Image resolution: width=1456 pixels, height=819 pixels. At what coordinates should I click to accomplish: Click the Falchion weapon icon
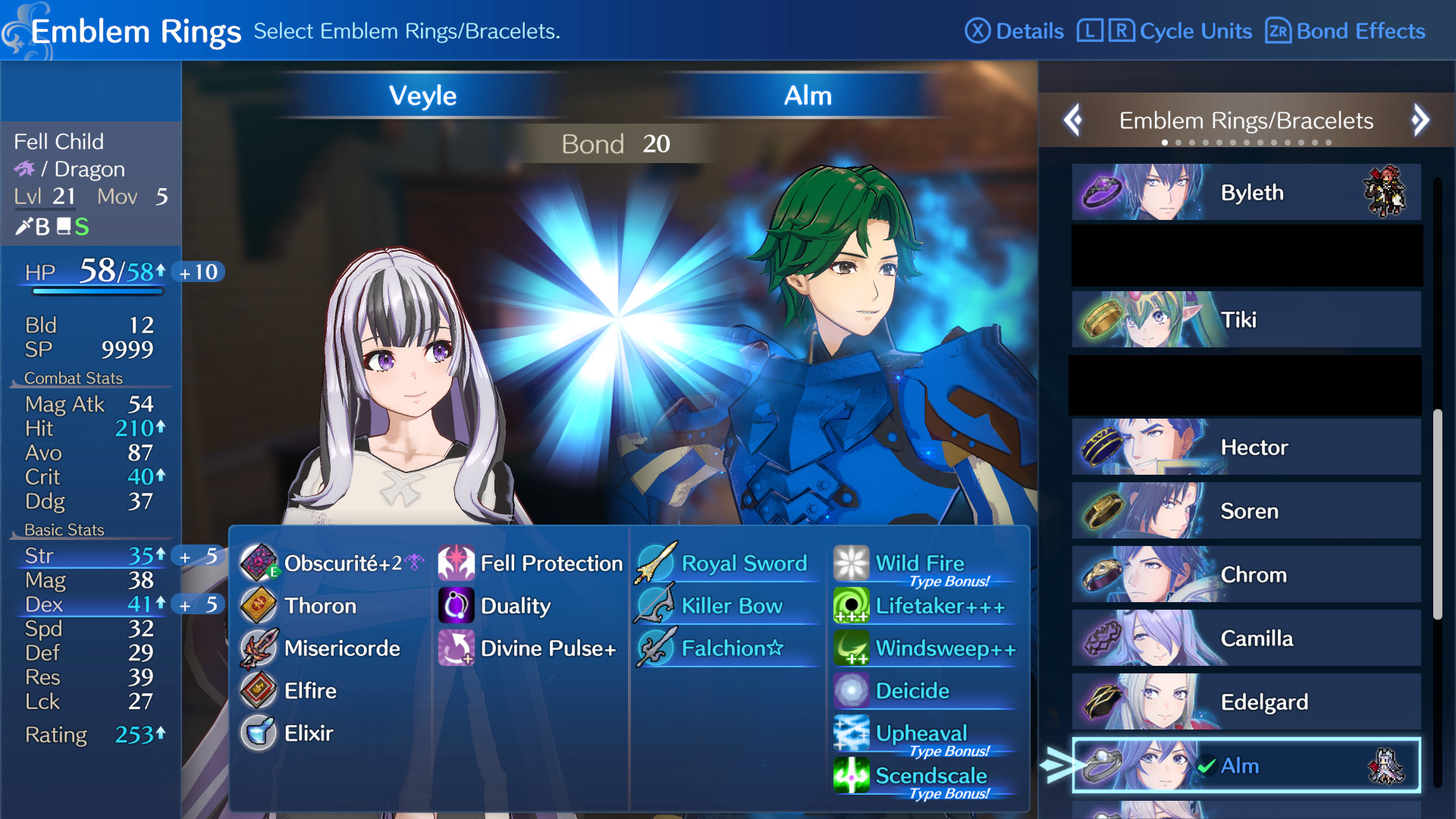click(x=657, y=648)
